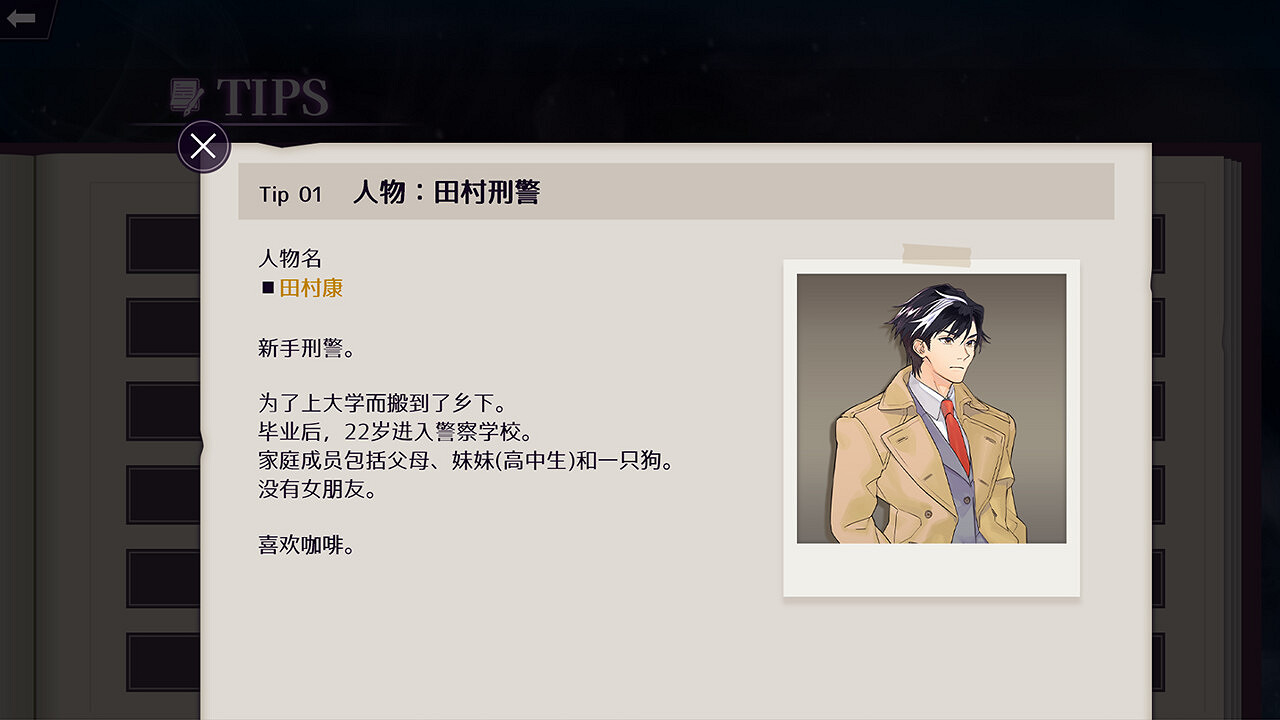Click the topmost tip slot on the right page
1280x720 pixels.
tap(1161, 241)
